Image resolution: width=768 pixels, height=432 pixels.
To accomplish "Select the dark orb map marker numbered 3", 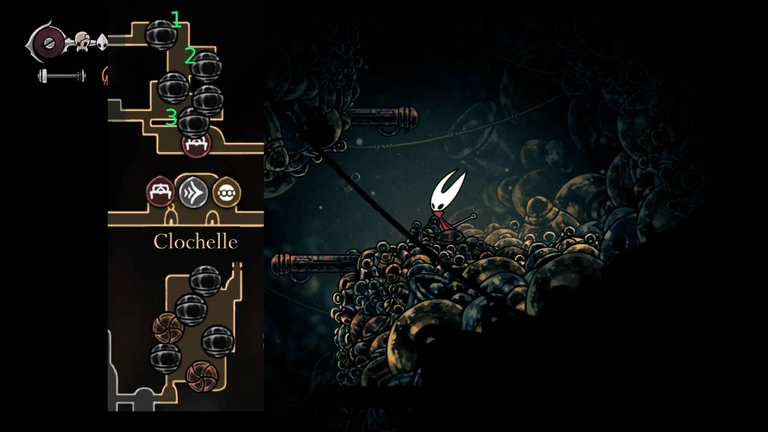I will point(193,123).
